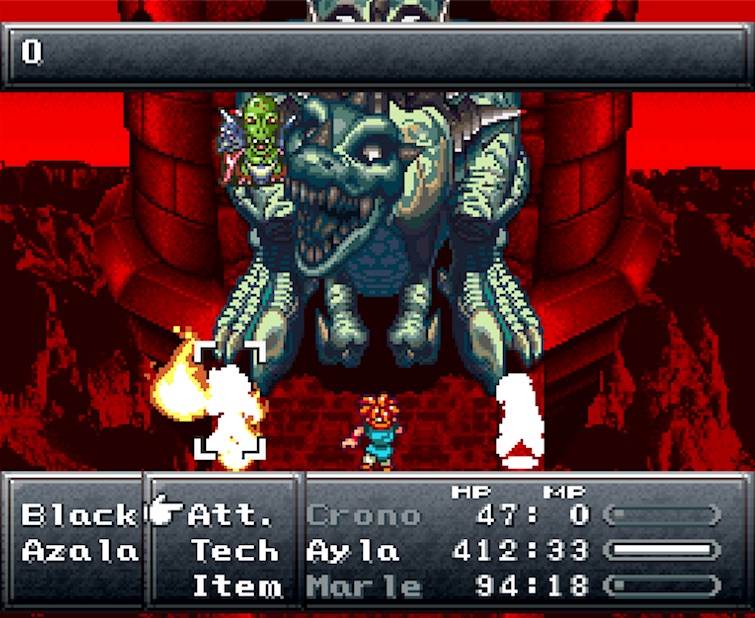Target Azala in the enemy list

79,550
